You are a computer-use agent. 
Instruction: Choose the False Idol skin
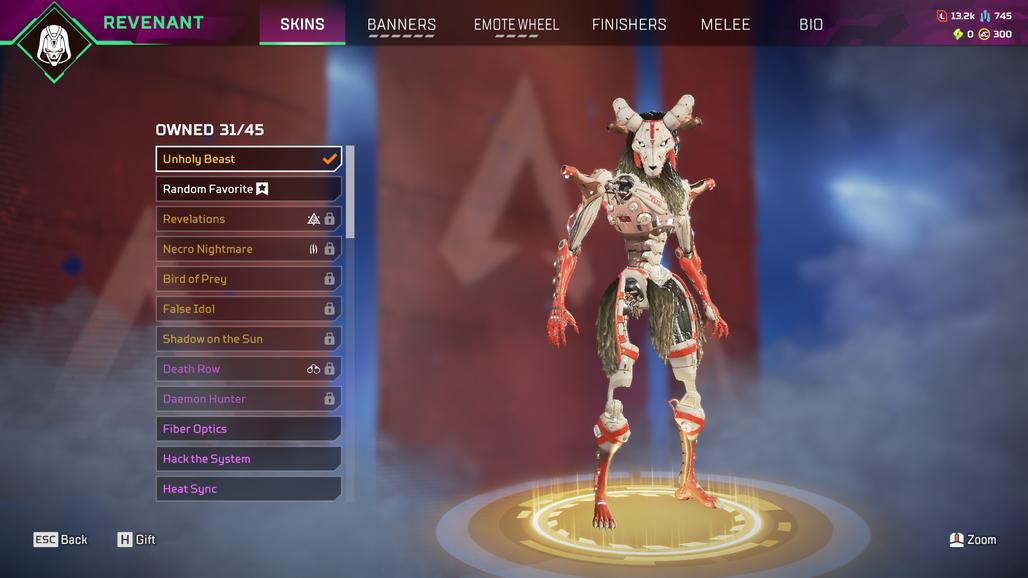pos(248,309)
